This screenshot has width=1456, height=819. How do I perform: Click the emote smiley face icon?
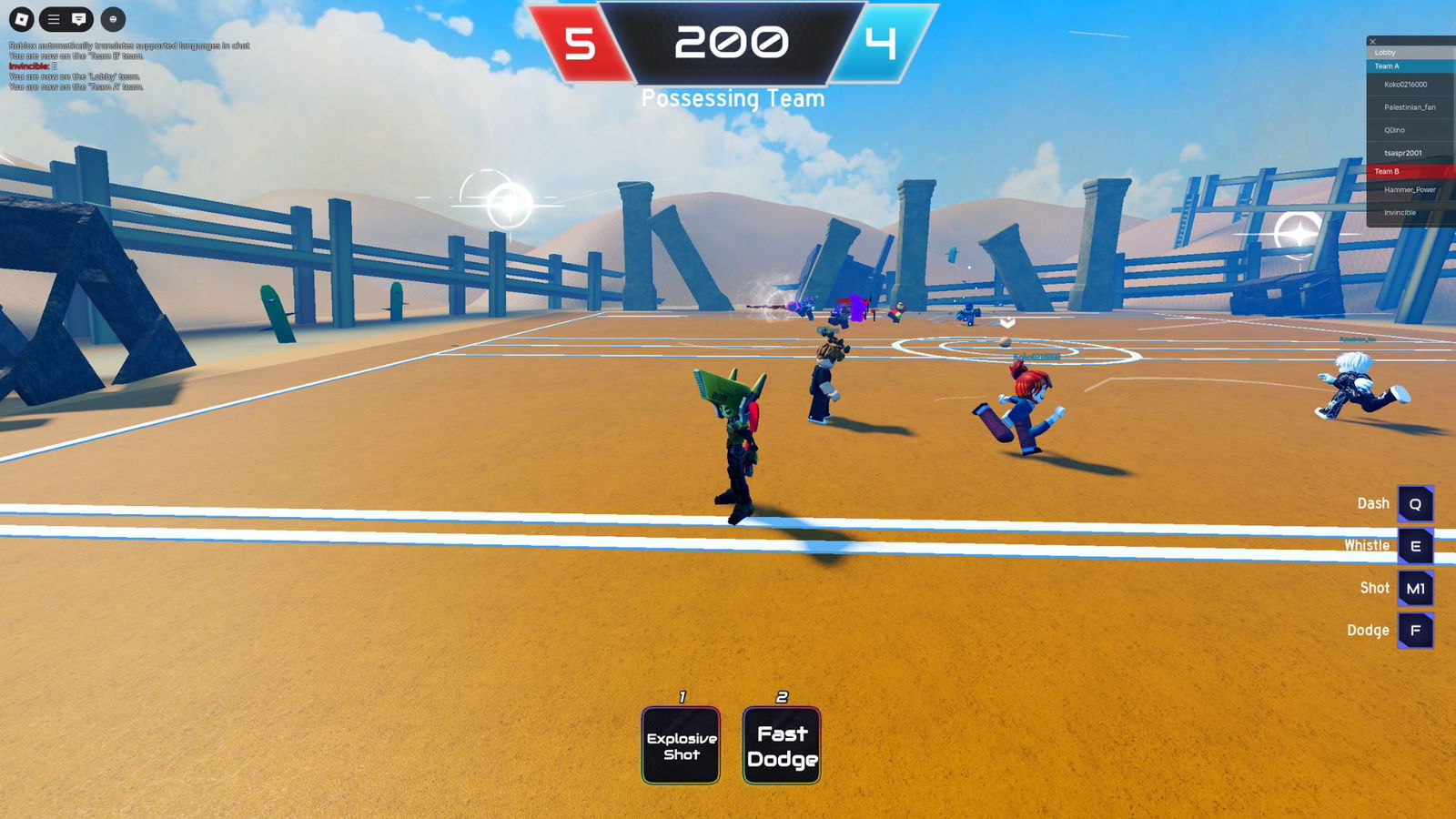113,18
